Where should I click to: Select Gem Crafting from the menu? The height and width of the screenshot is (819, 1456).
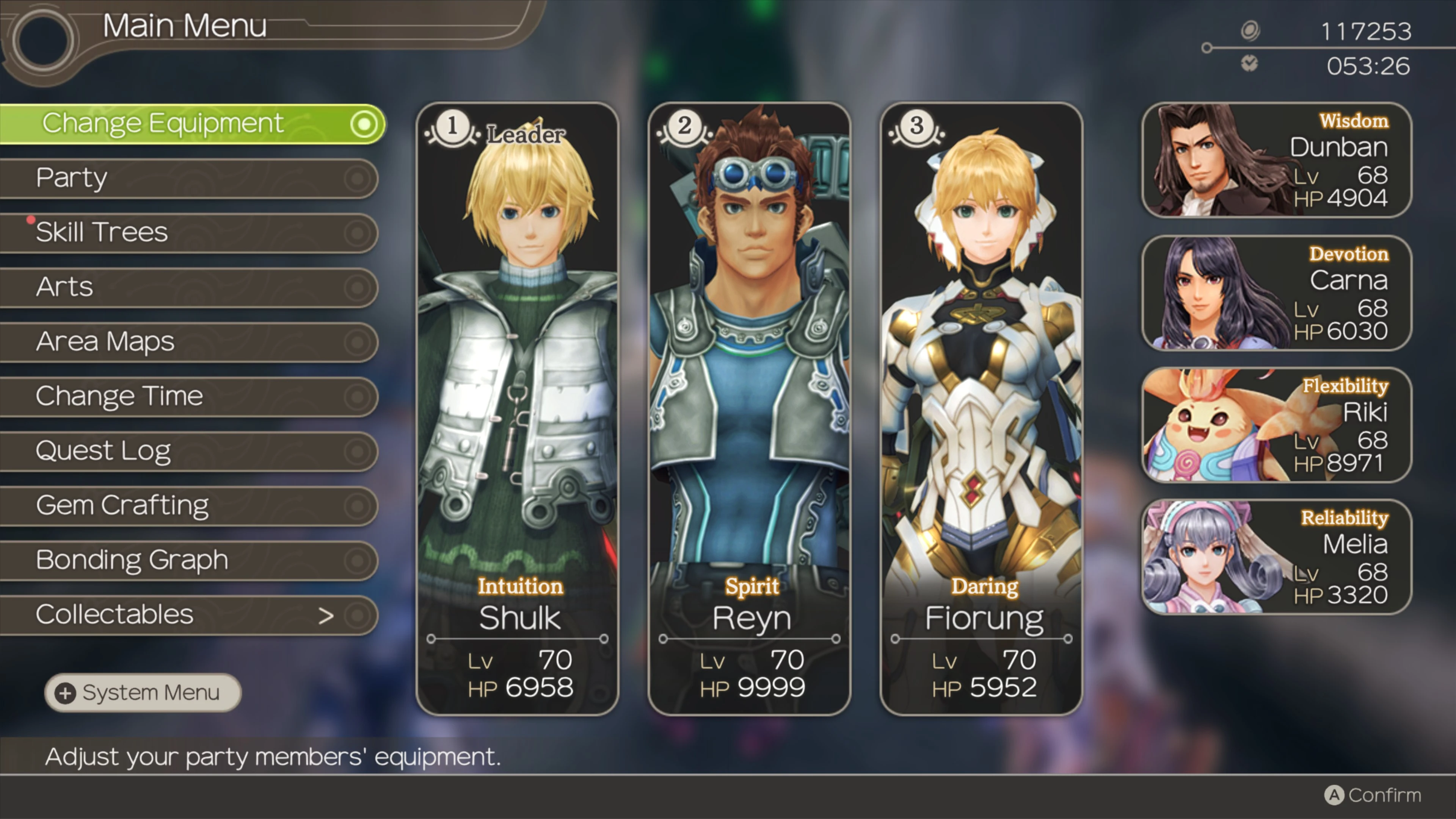[x=121, y=505]
